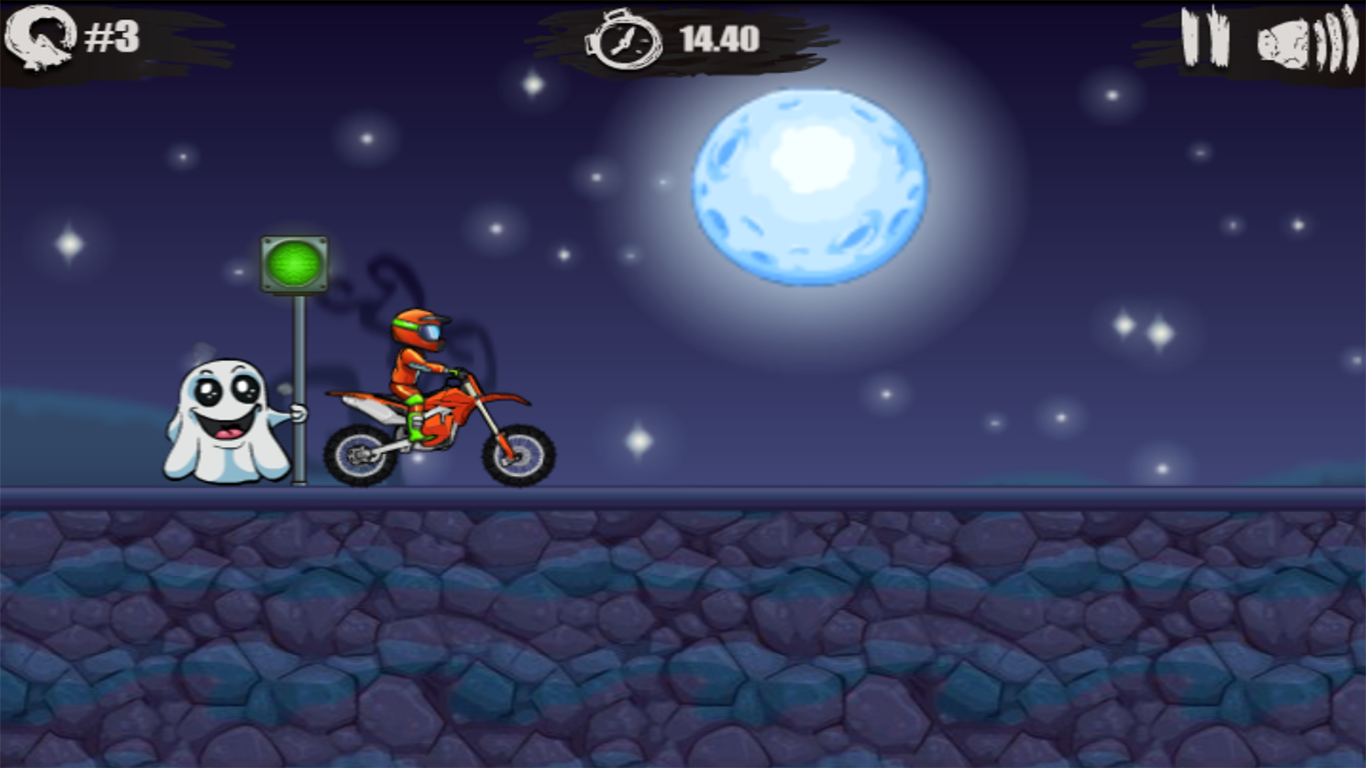Click the timer reading 14.40
Viewport: 1366px width, 768px height.
click(718, 40)
